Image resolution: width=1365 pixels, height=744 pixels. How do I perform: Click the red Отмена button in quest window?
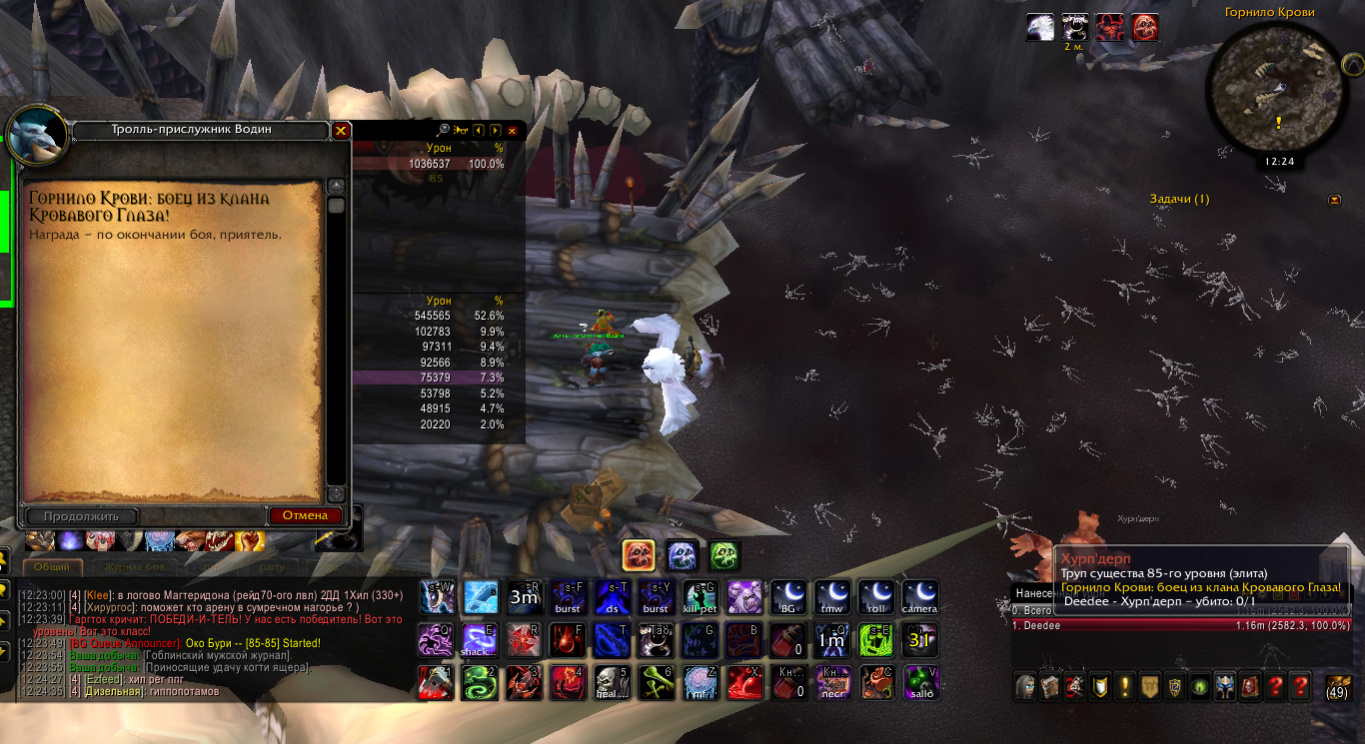305,516
